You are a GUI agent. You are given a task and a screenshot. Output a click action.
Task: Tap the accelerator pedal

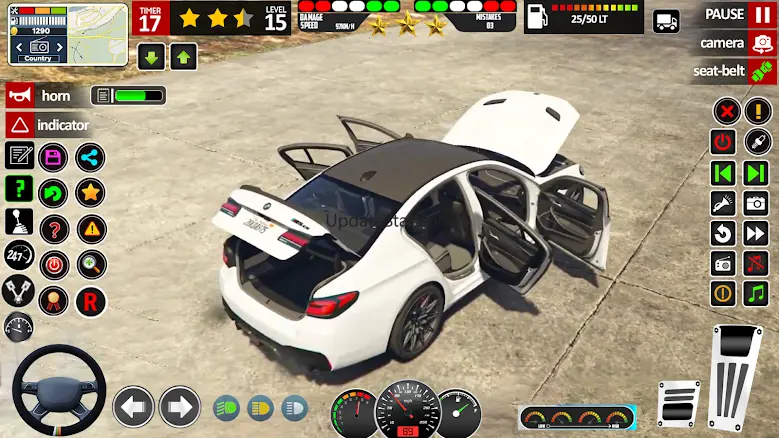(x=735, y=376)
